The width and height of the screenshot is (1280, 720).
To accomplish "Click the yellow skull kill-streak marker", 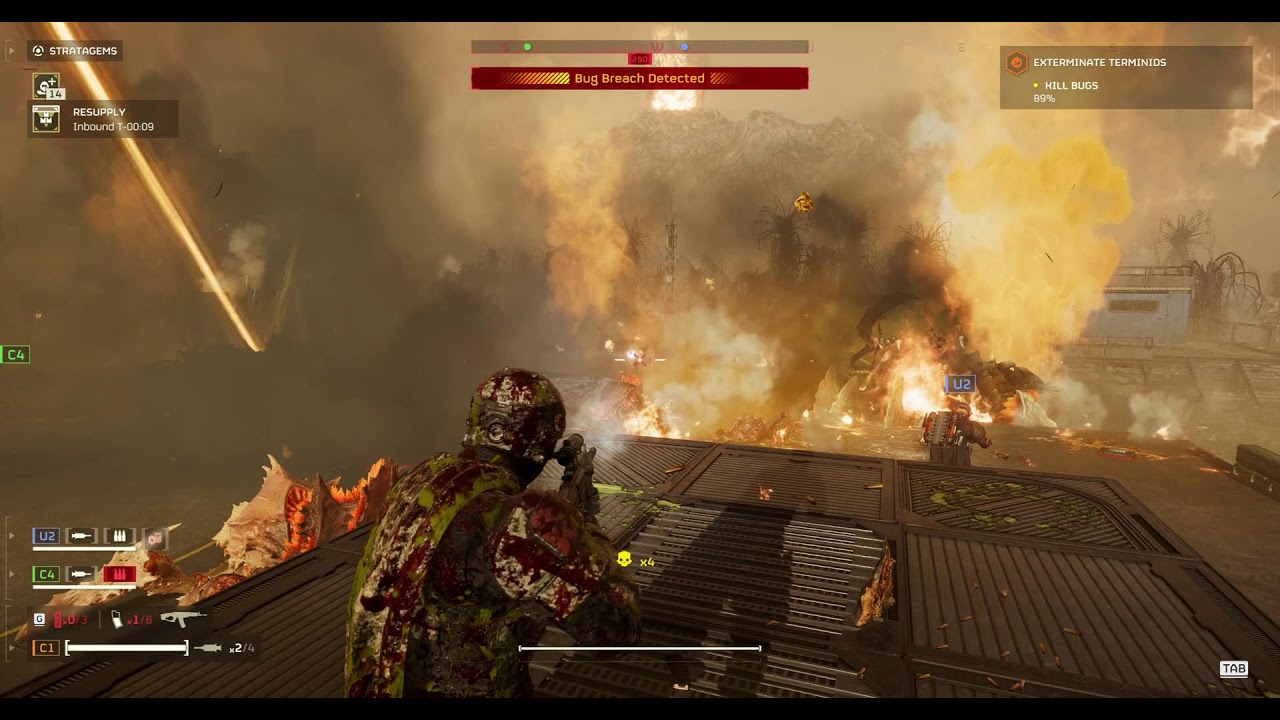I will 624,560.
